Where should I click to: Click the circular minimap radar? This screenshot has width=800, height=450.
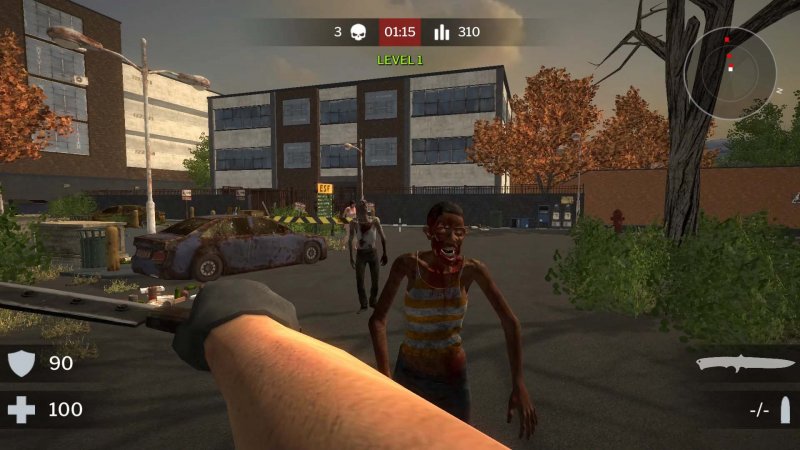730,72
